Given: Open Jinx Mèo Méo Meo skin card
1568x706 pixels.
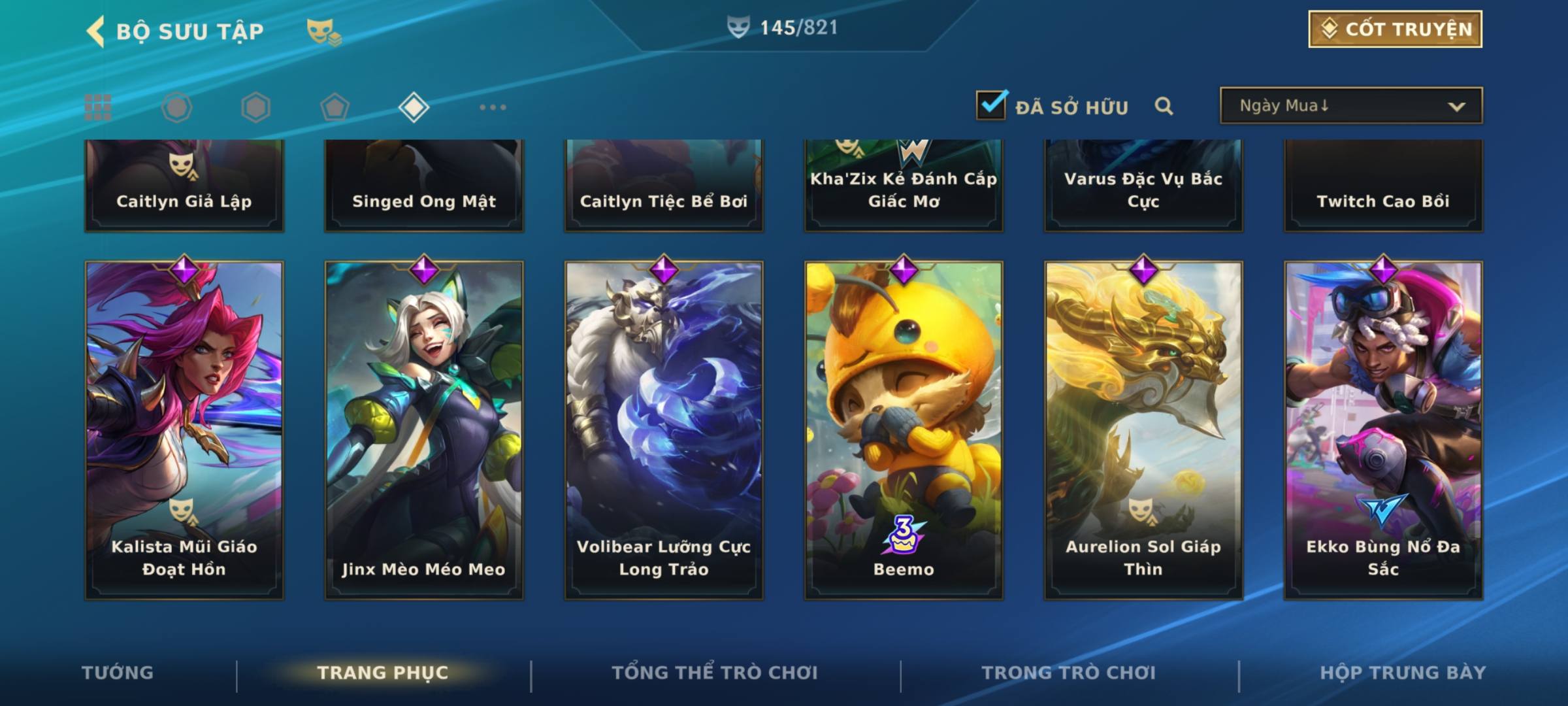Looking at the screenshot, I should click(424, 430).
